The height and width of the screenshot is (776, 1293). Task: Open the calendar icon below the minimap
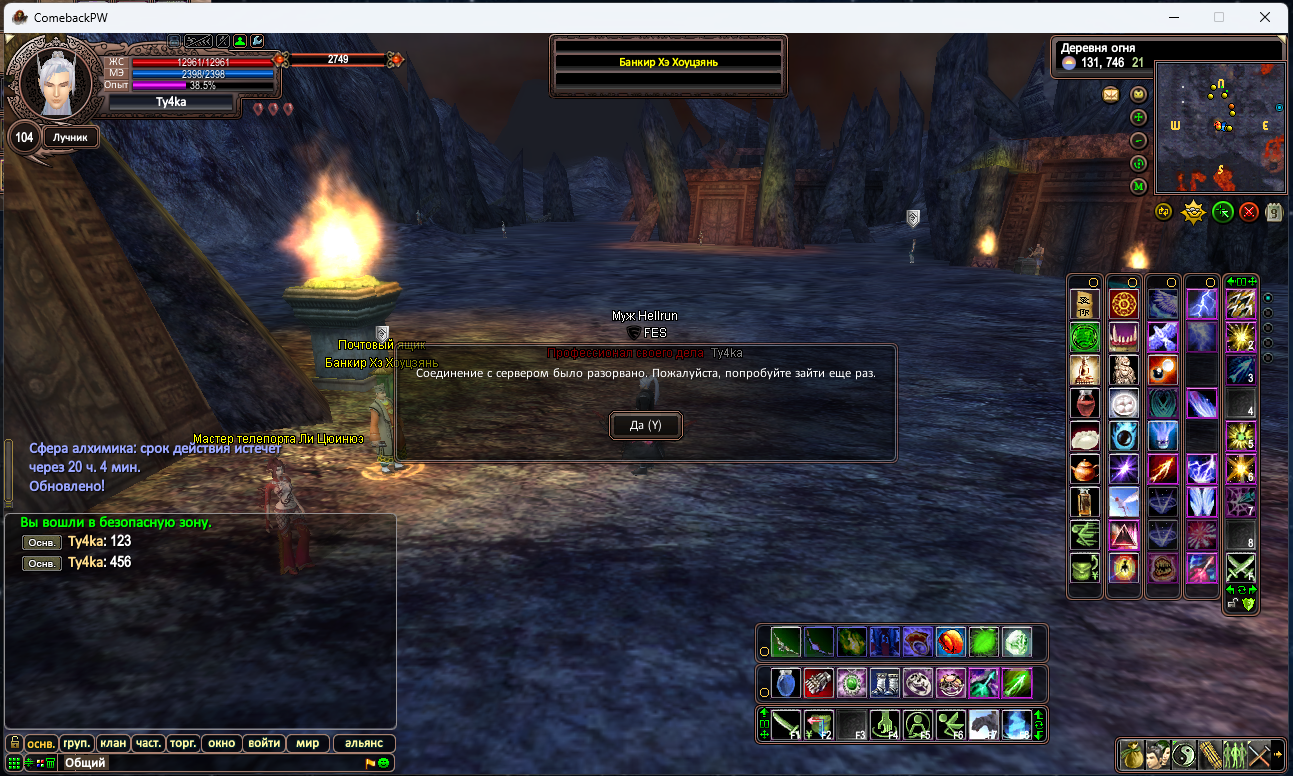tap(1274, 211)
